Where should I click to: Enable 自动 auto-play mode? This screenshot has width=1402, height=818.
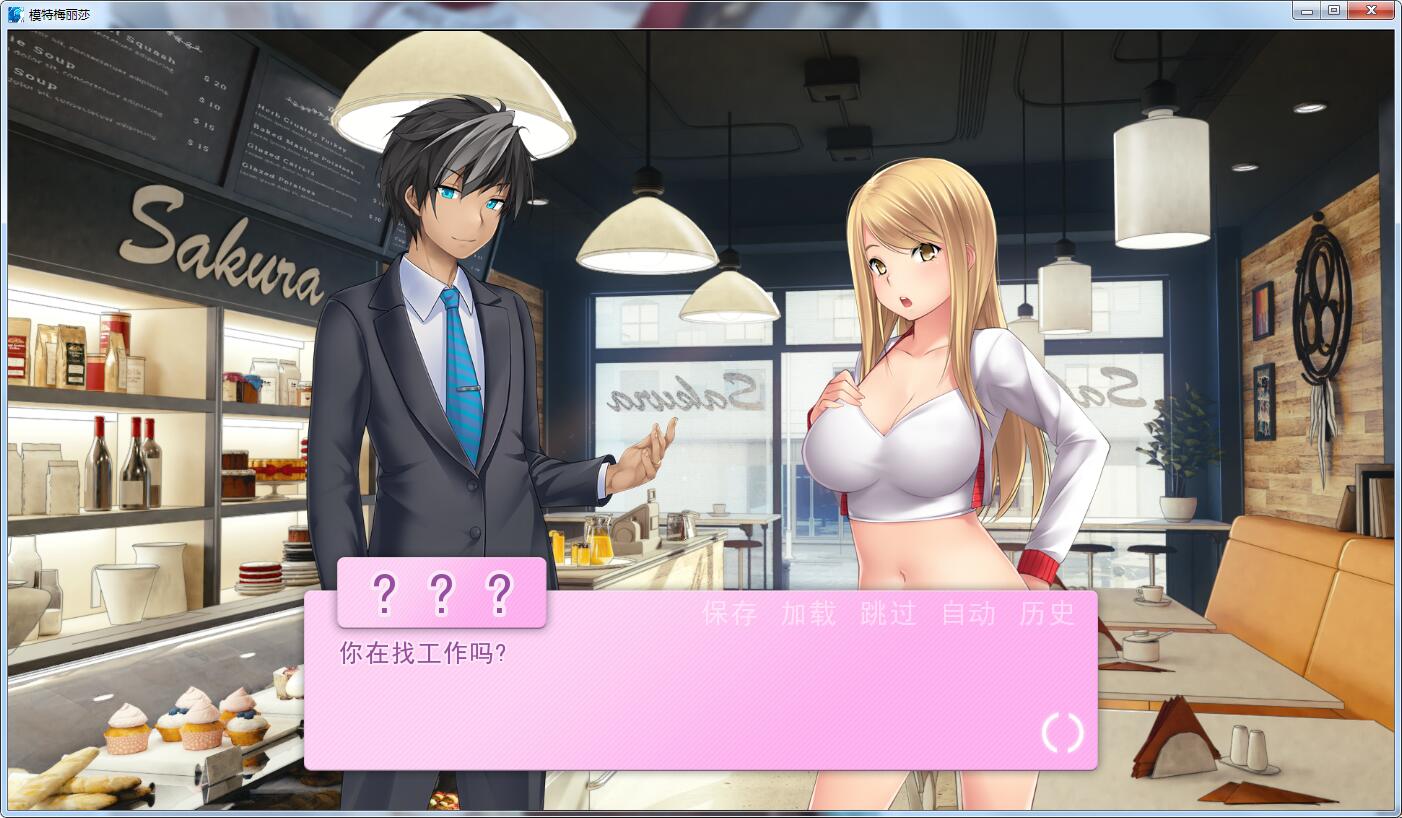(966, 615)
